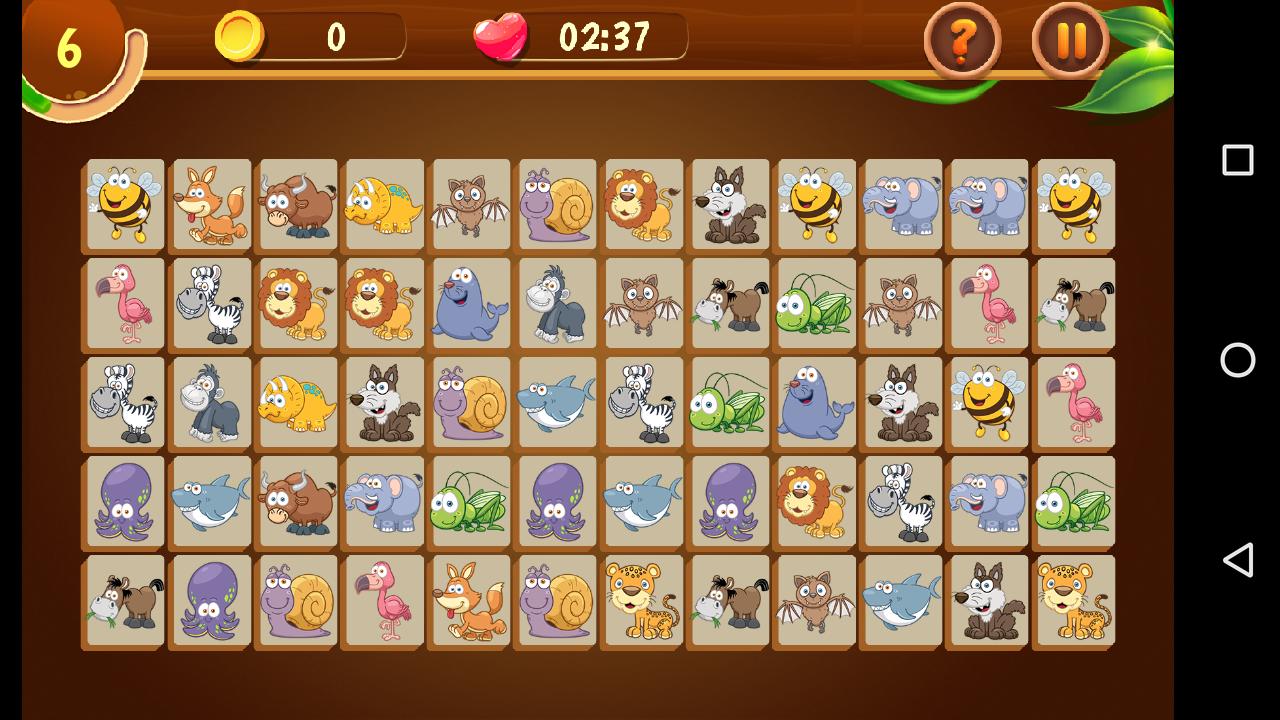Viewport: 1280px width, 720px height.
Task: Select the dinosaur tile between bull and bat
Action: pyautogui.click(x=384, y=204)
